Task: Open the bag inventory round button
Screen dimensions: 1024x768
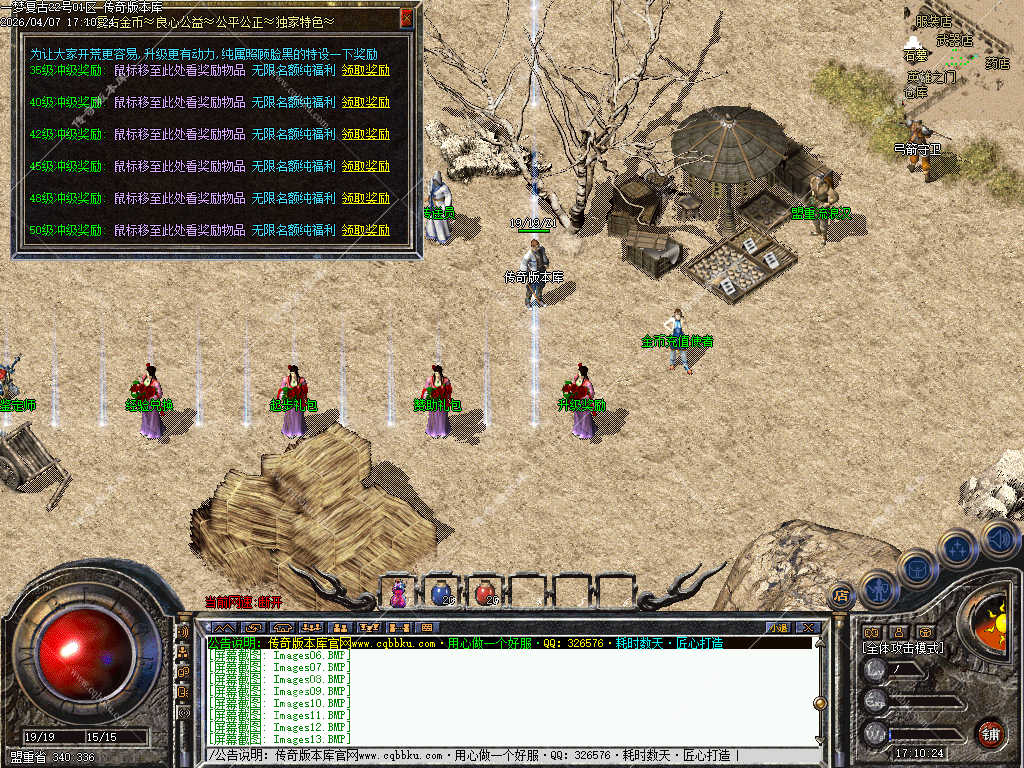Action: tap(916, 568)
